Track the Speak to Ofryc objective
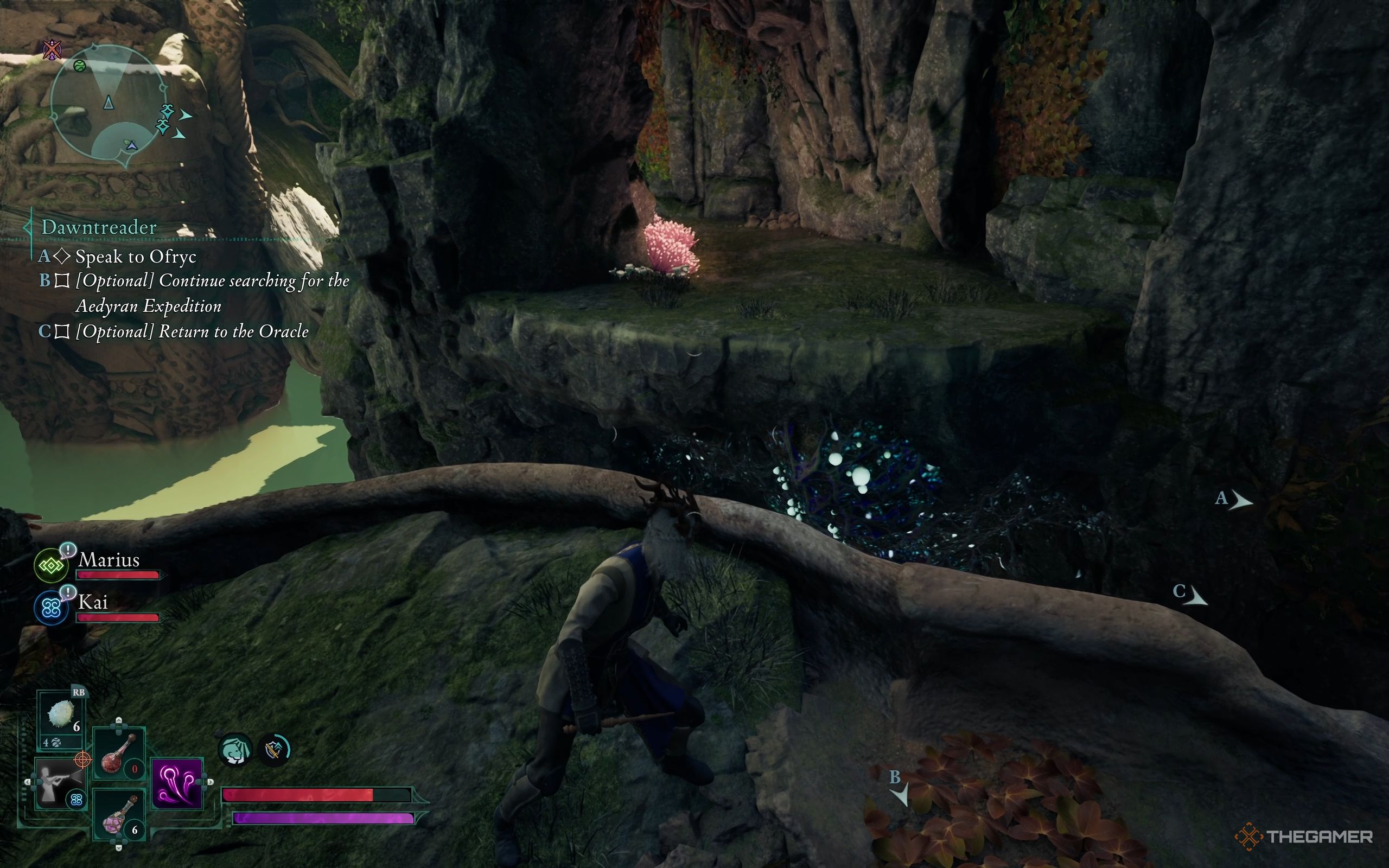1389x868 pixels. pos(136,257)
